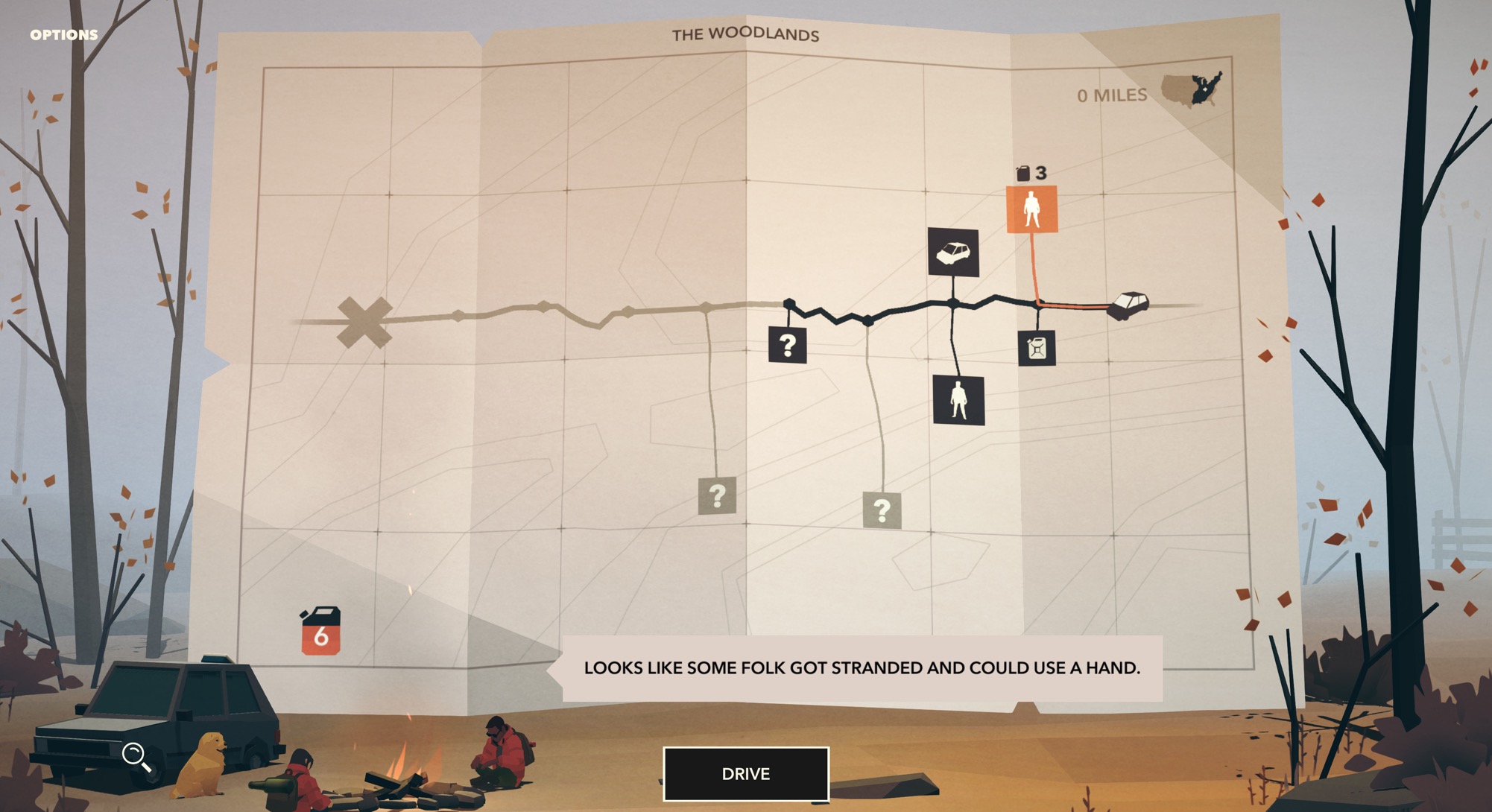The width and height of the screenshot is (1492, 812).
Task: Select the orange highlighted survivor destination
Action: [x=1031, y=209]
